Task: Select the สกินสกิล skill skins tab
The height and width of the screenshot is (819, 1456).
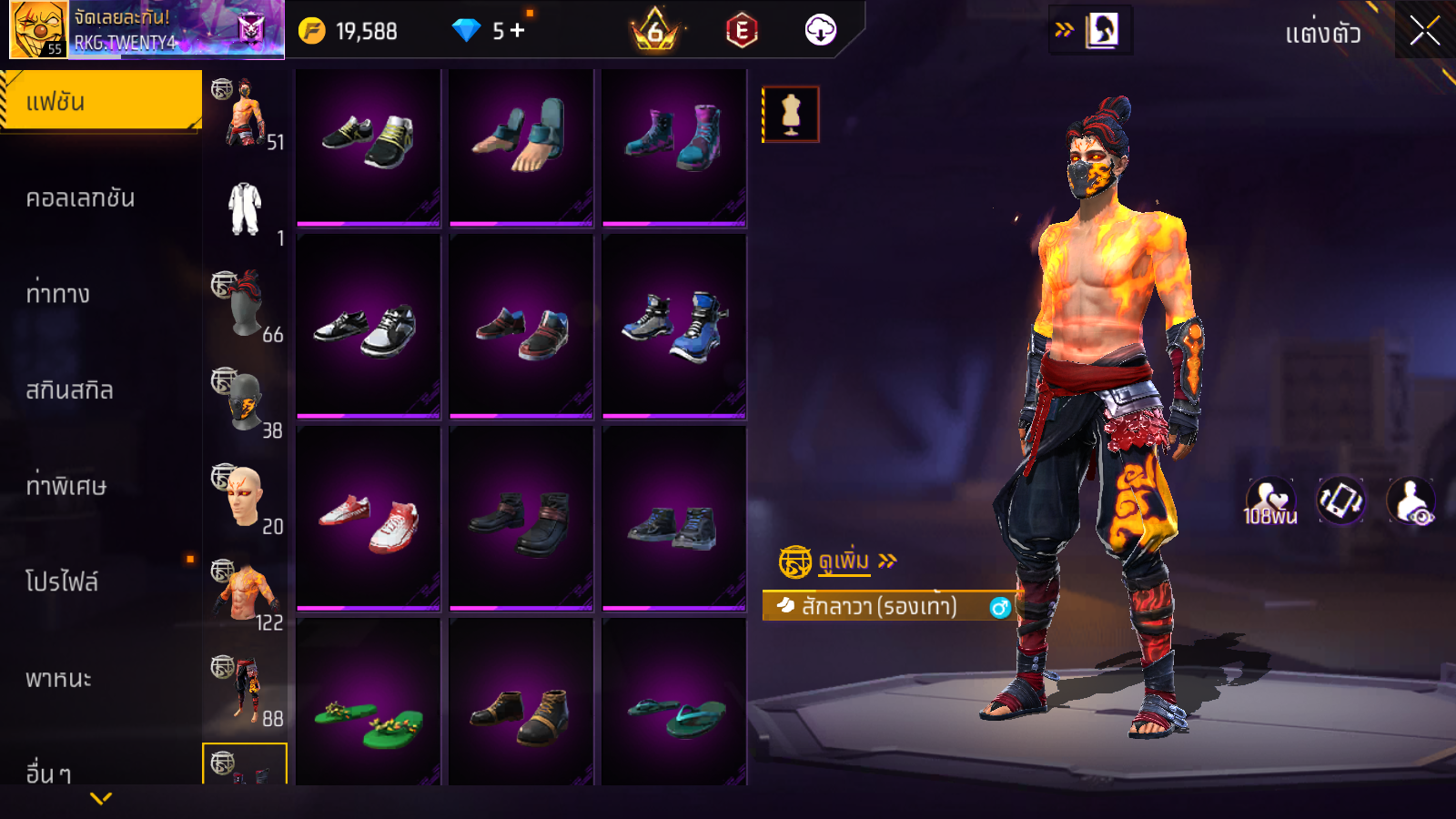Action: point(69,390)
